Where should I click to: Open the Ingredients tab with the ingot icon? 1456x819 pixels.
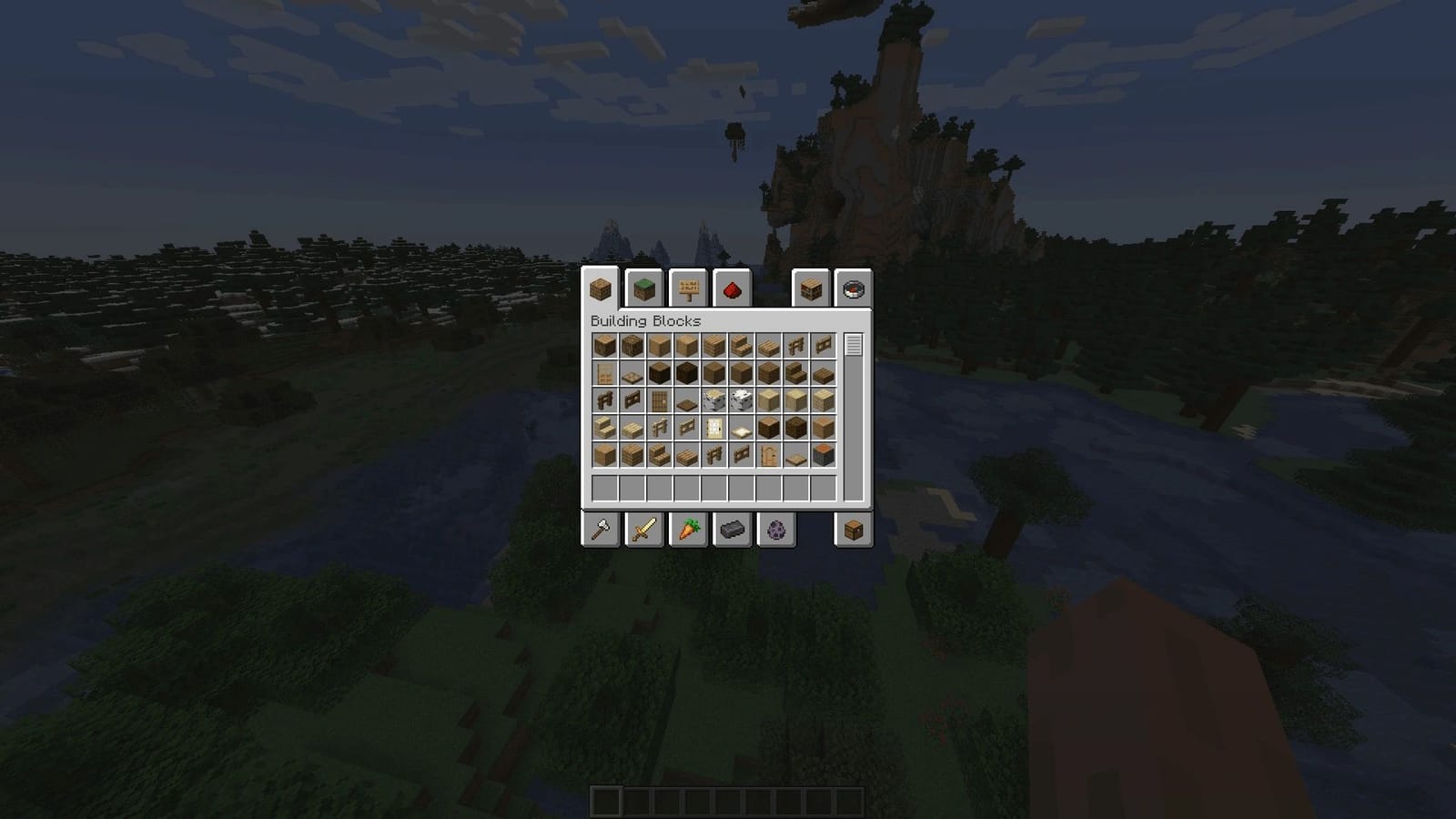[733, 531]
